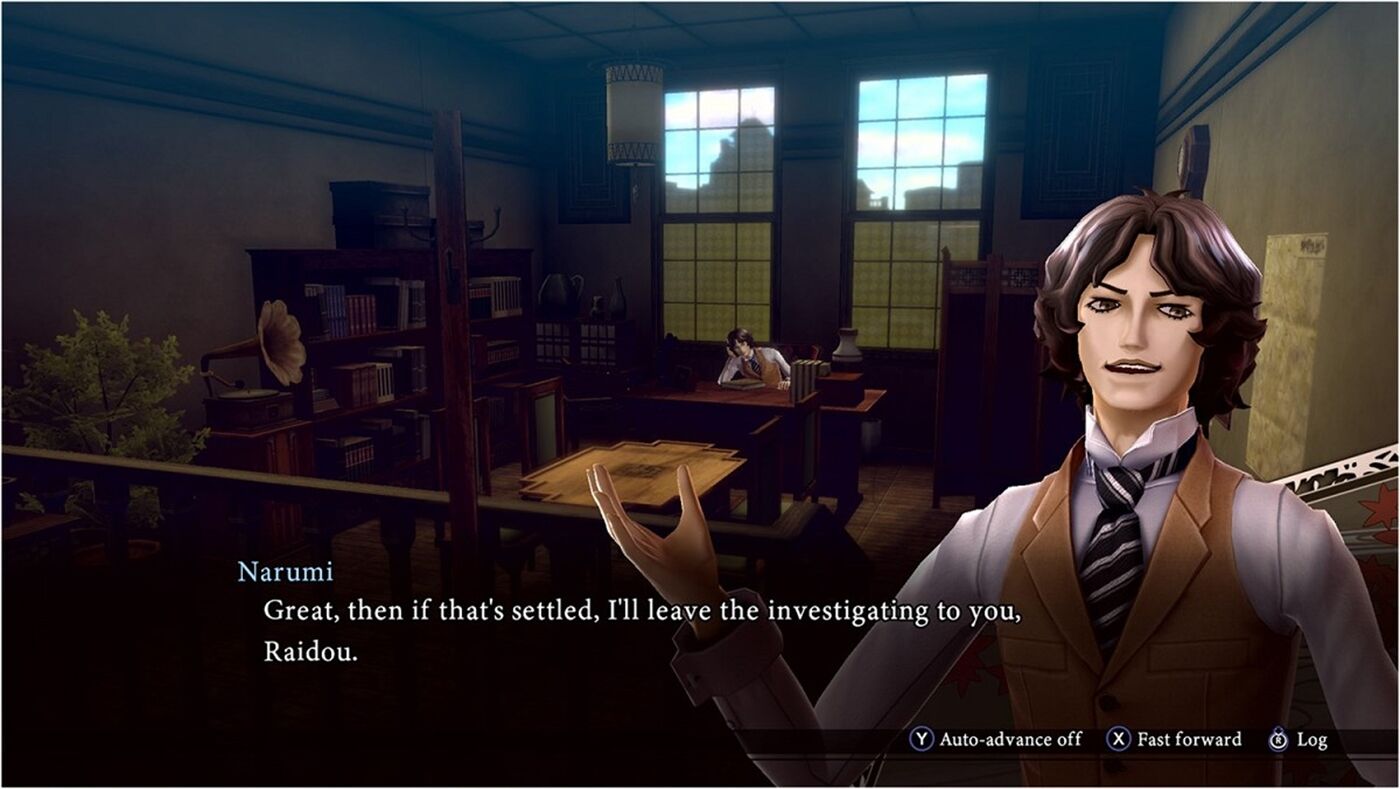This screenshot has height=789, width=1400.
Task: Toggle the Auto-advance off option
Action: point(996,740)
